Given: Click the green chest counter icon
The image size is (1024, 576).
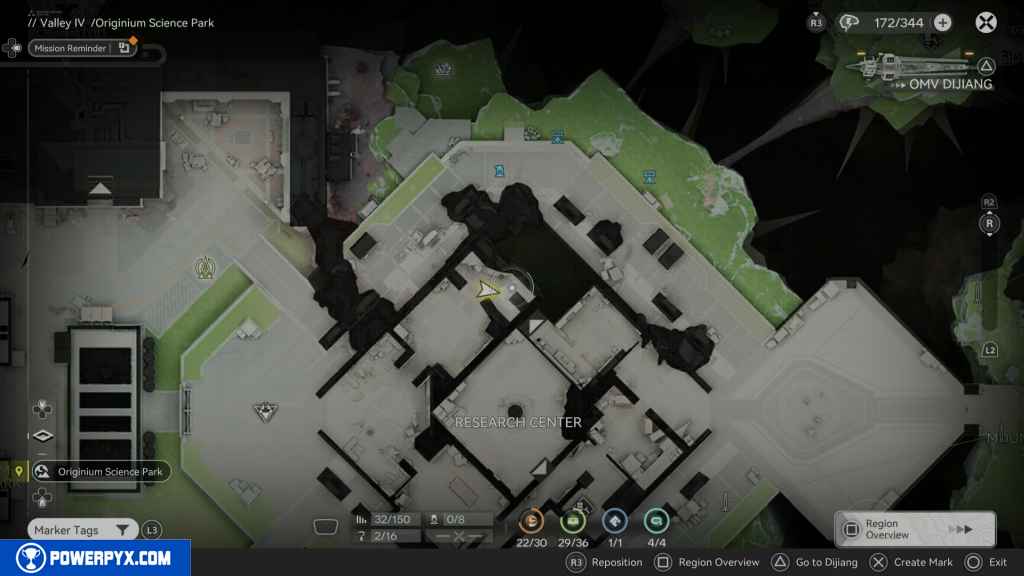Looking at the screenshot, I should (573, 521).
